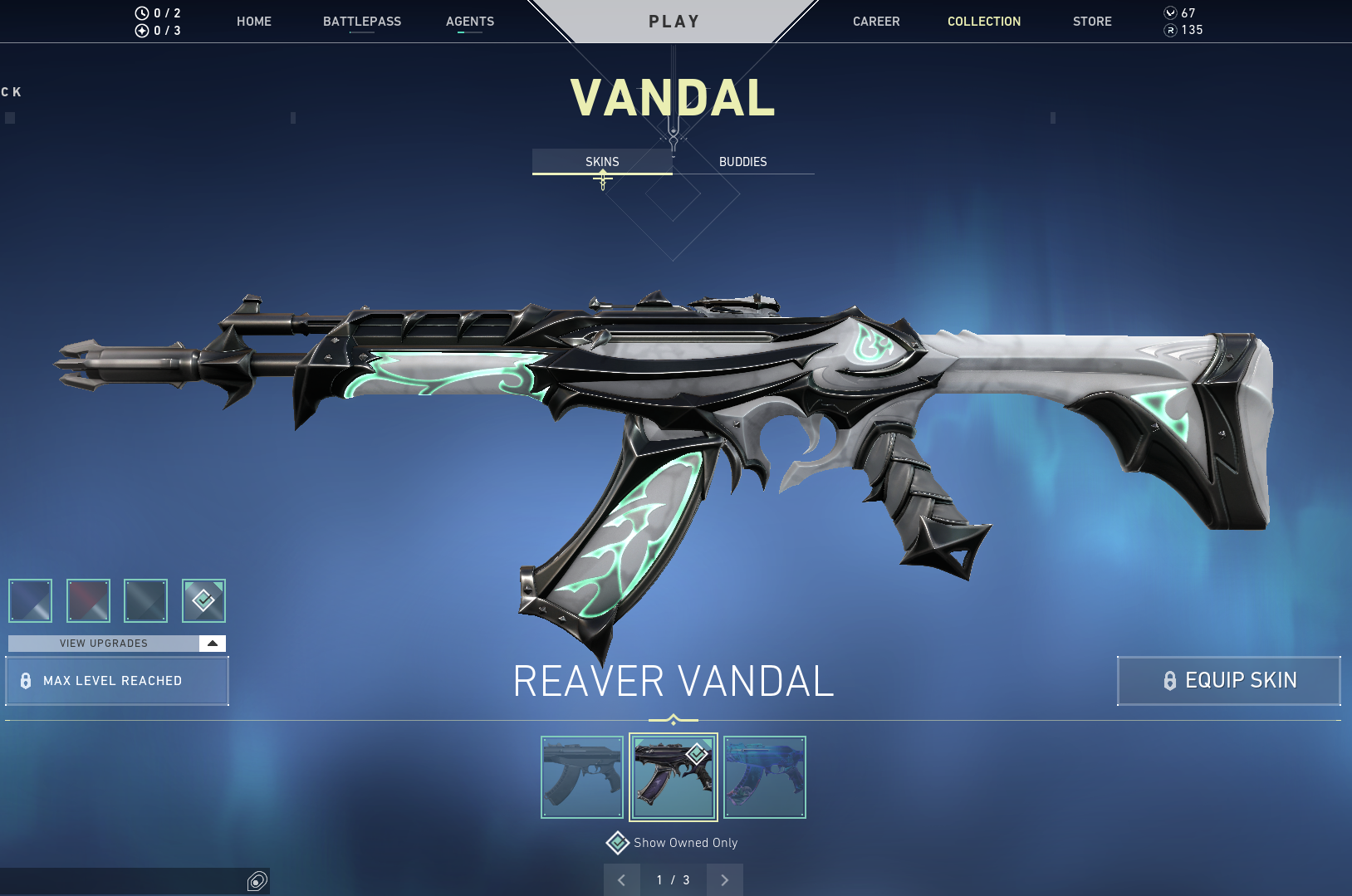Select the leftmost default Vandal thumbnail
1352x896 pixels.
click(x=582, y=777)
